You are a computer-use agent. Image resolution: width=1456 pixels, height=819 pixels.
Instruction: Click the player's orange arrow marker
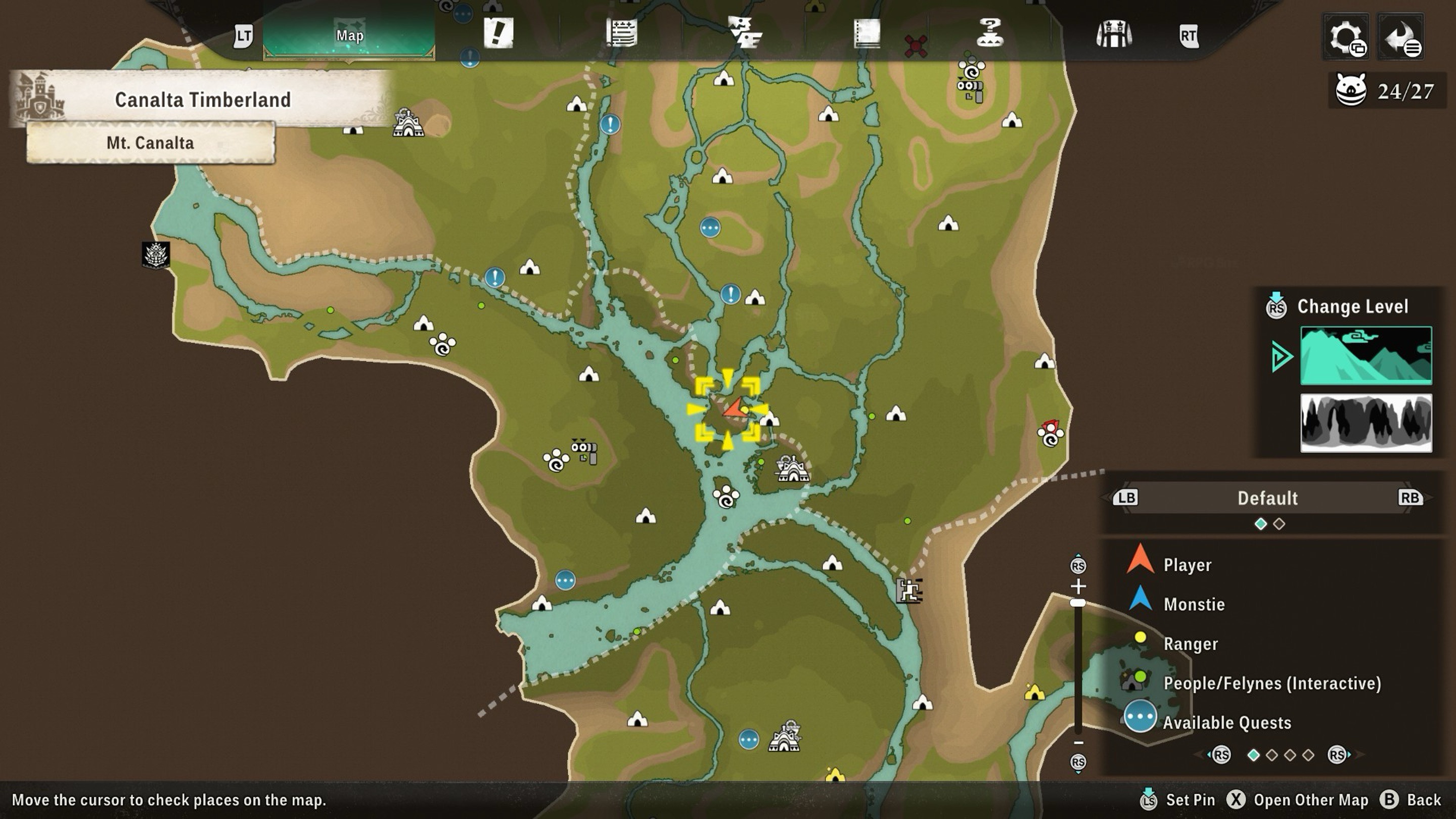coord(735,408)
